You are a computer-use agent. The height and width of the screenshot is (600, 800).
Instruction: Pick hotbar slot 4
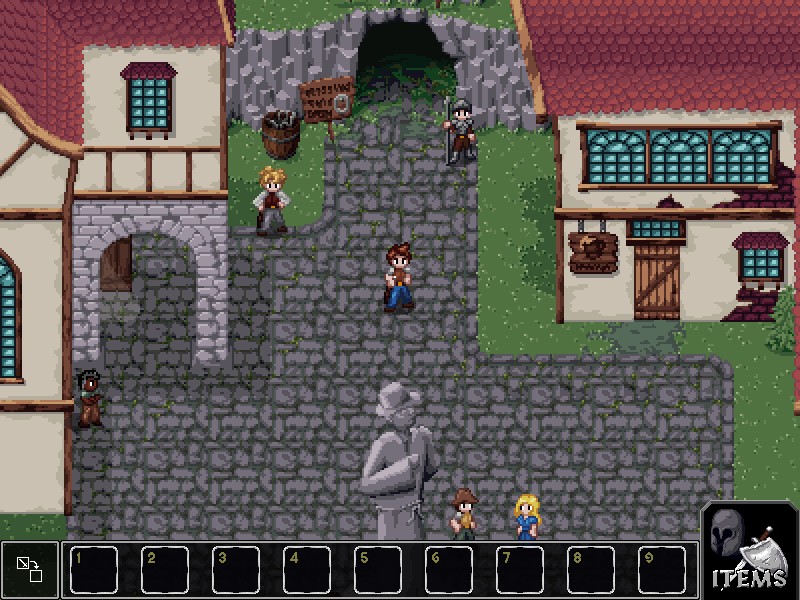pyautogui.click(x=308, y=569)
